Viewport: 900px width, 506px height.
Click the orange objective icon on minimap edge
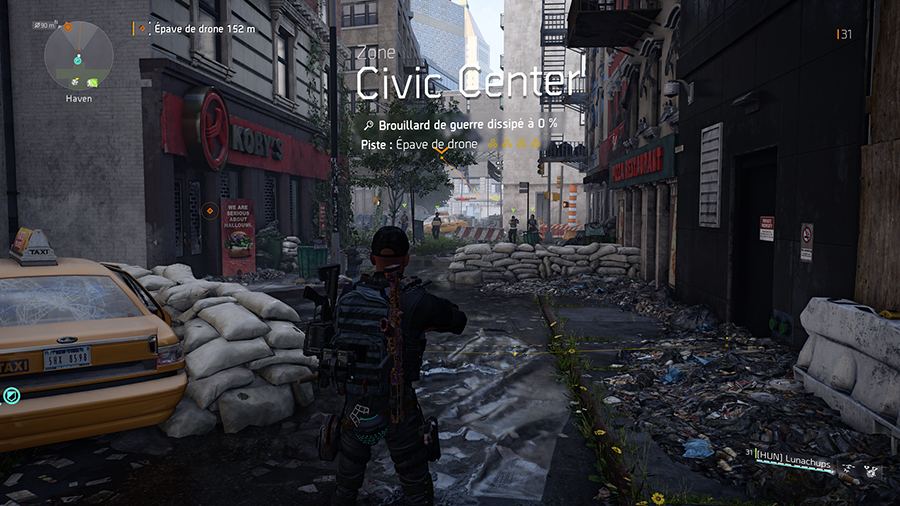click(68, 26)
